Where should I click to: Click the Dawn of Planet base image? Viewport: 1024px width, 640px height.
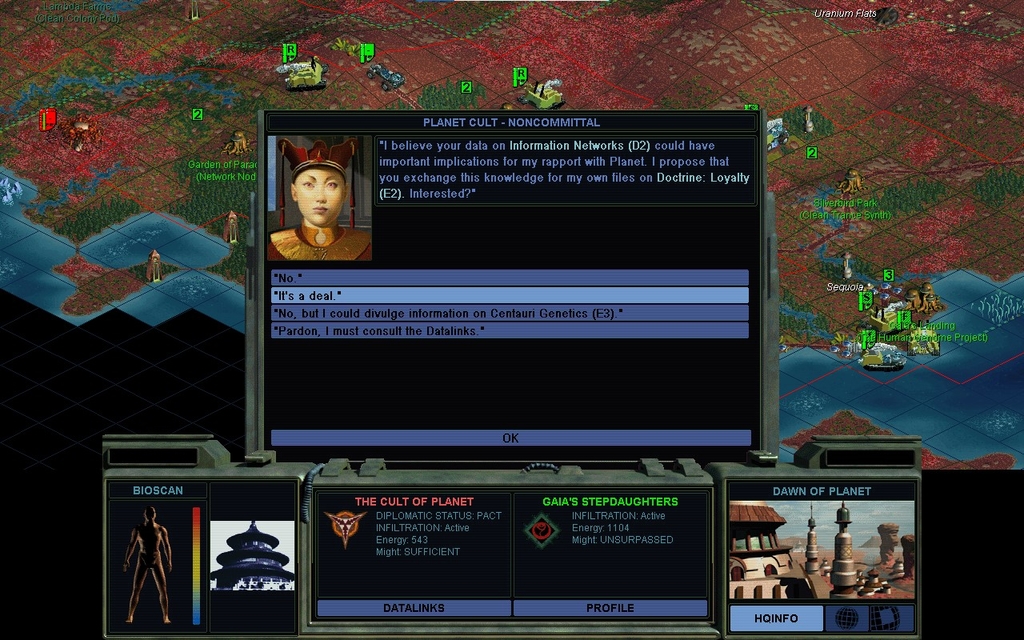click(821, 549)
